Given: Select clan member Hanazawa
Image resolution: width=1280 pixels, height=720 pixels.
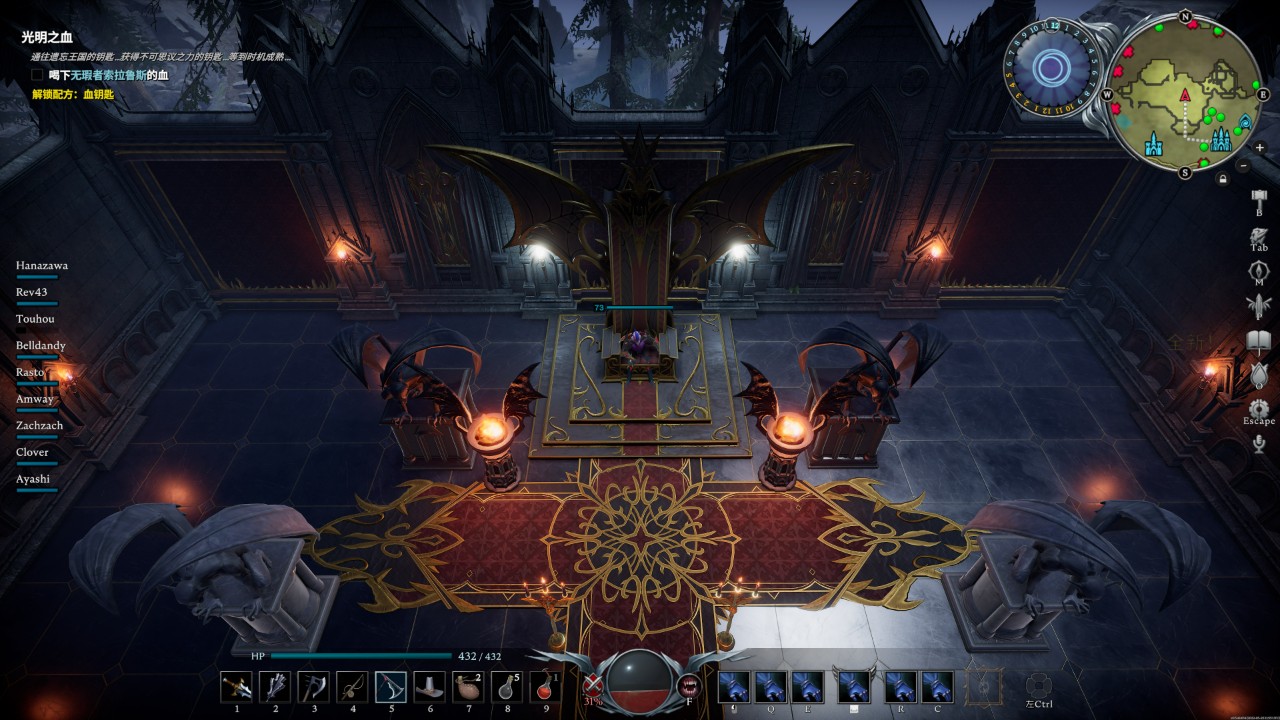Looking at the screenshot, I should [x=42, y=265].
